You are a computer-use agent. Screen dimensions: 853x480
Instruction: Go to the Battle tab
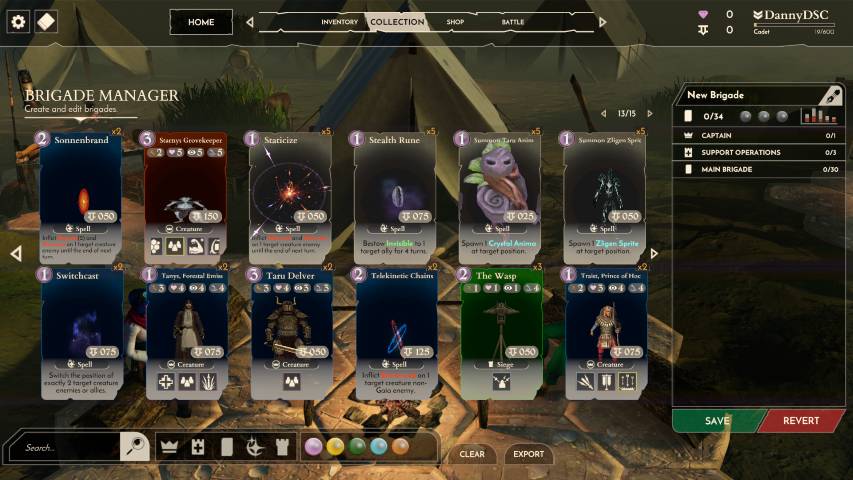pyautogui.click(x=513, y=22)
